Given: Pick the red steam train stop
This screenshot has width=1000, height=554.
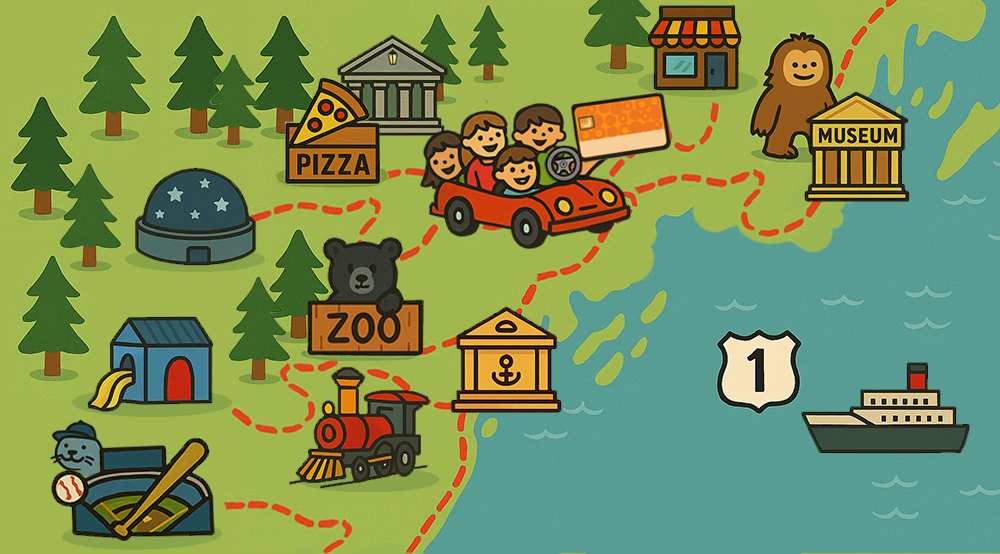Looking at the screenshot, I should (366, 426).
